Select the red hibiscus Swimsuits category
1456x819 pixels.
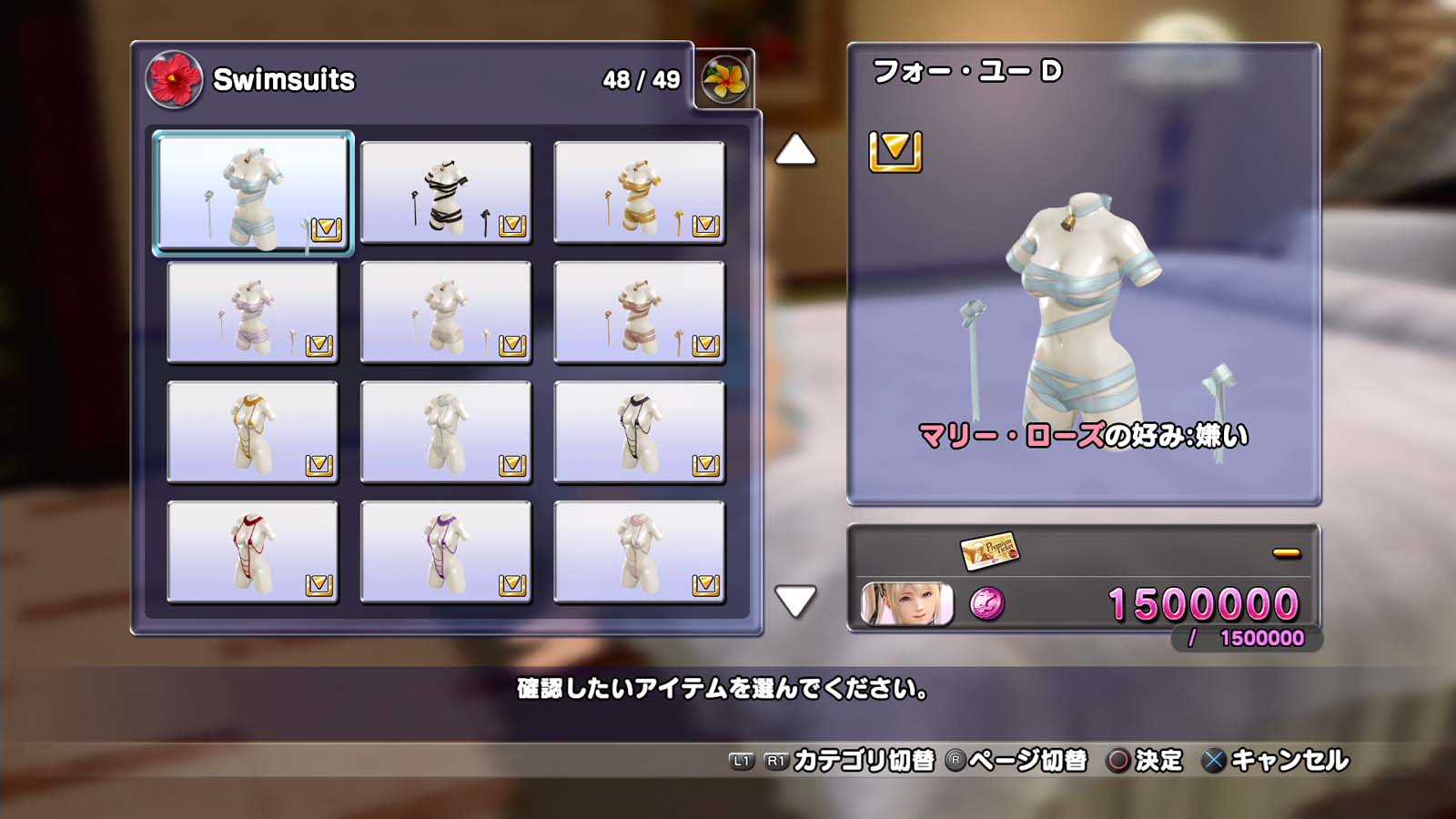tap(174, 79)
